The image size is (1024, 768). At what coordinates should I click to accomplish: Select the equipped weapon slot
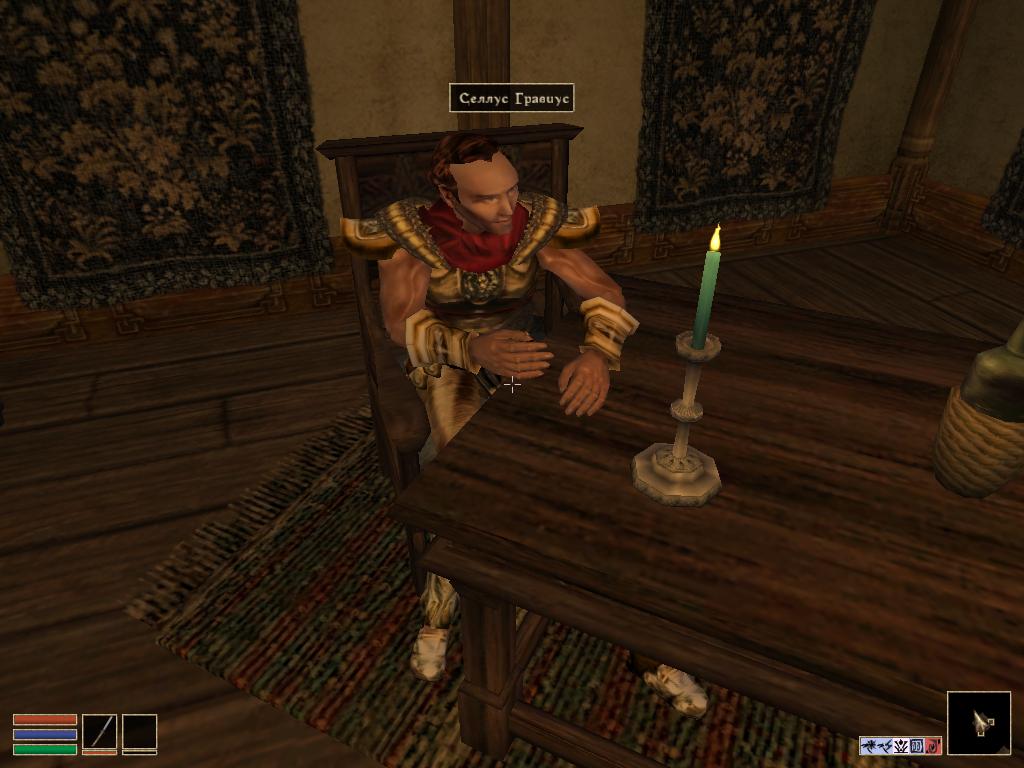pos(99,732)
